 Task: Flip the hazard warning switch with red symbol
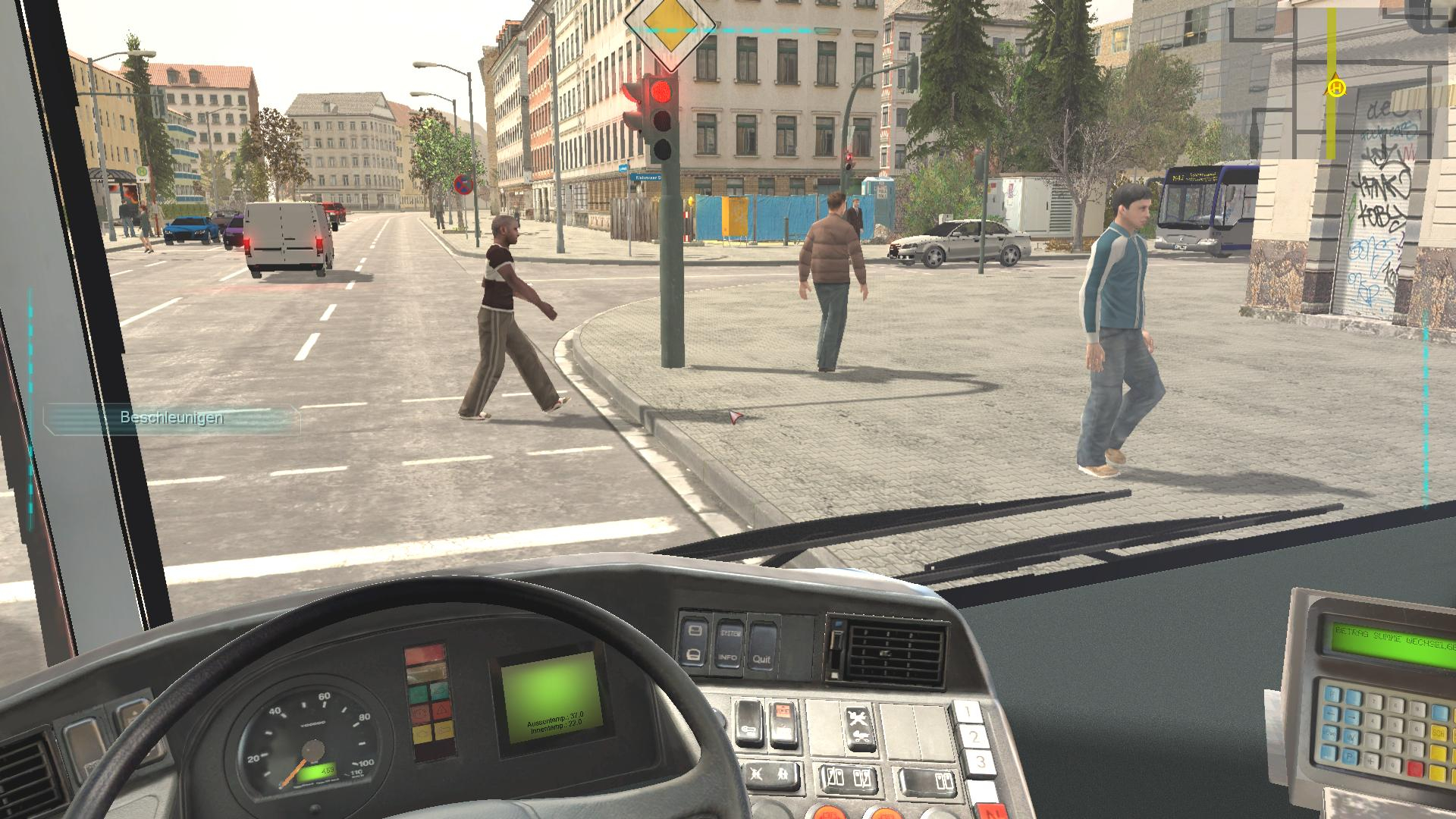[783, 724]
